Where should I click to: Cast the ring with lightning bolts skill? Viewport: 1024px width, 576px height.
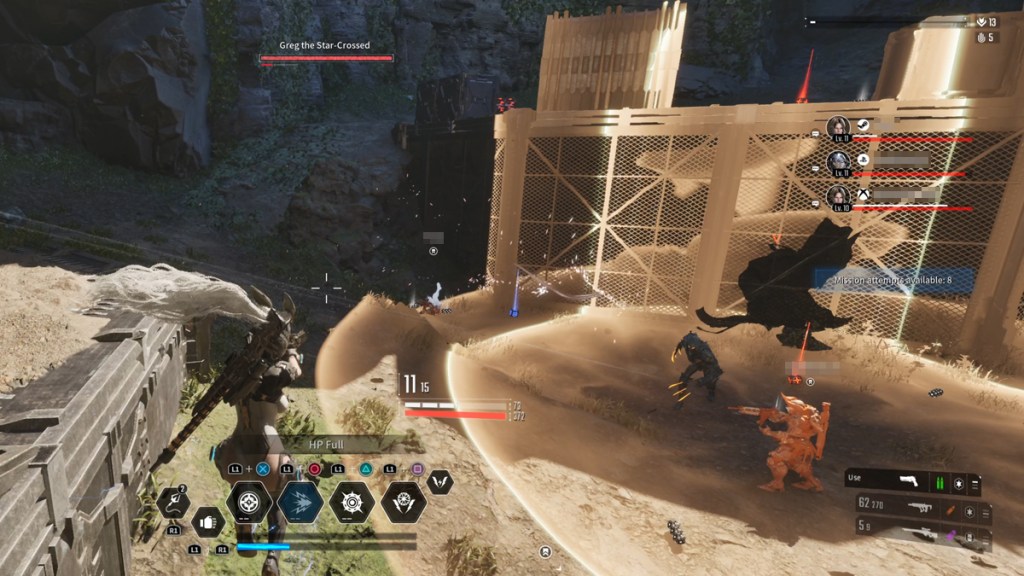(x=403, y=502)
